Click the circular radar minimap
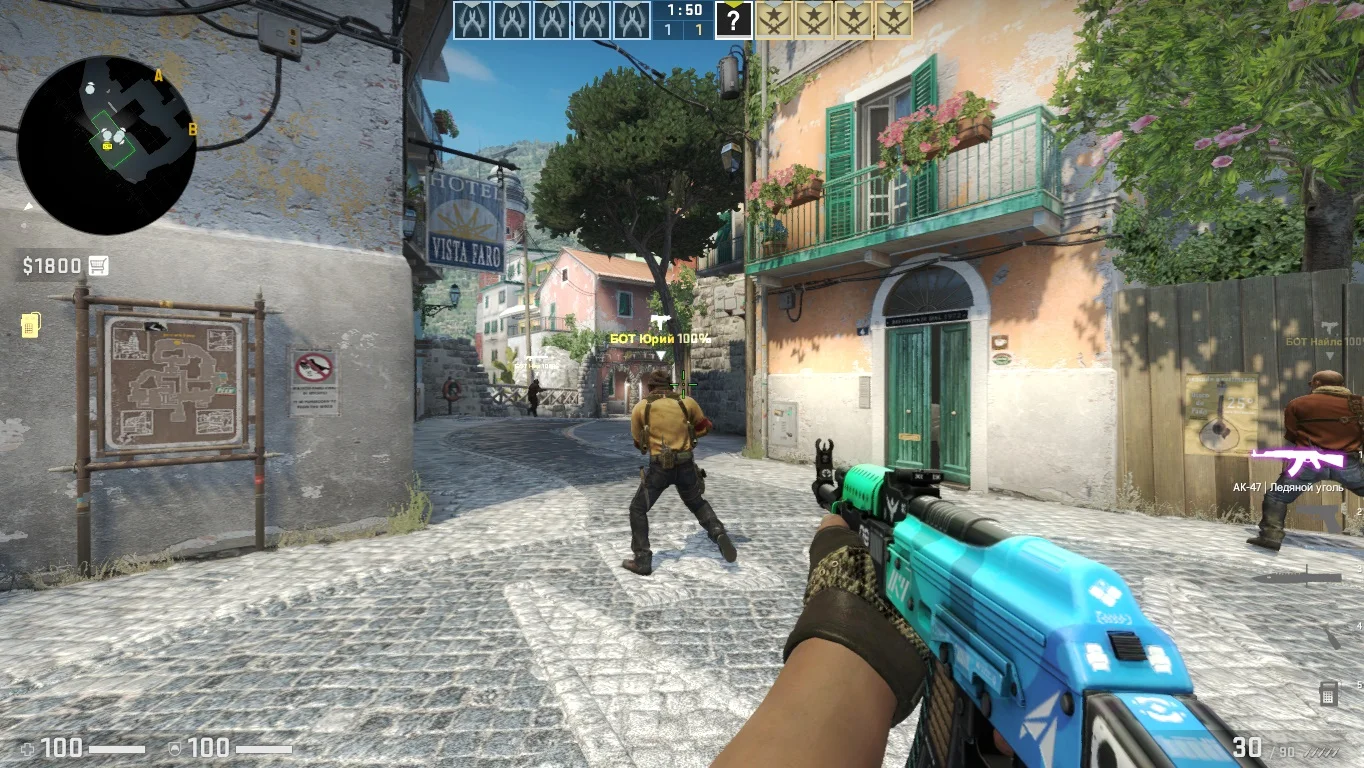The height and width of the screenshot is (768, 1364). [x=106, y=145]
